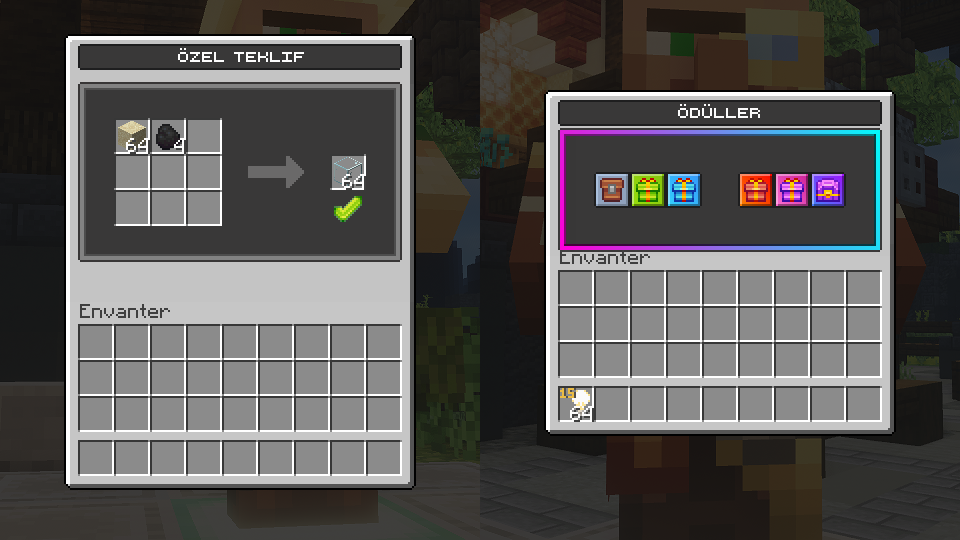The width and height of the screenshot is (960, 540).
Task: Claim the blue gift box reward
Action: point(684,190)
